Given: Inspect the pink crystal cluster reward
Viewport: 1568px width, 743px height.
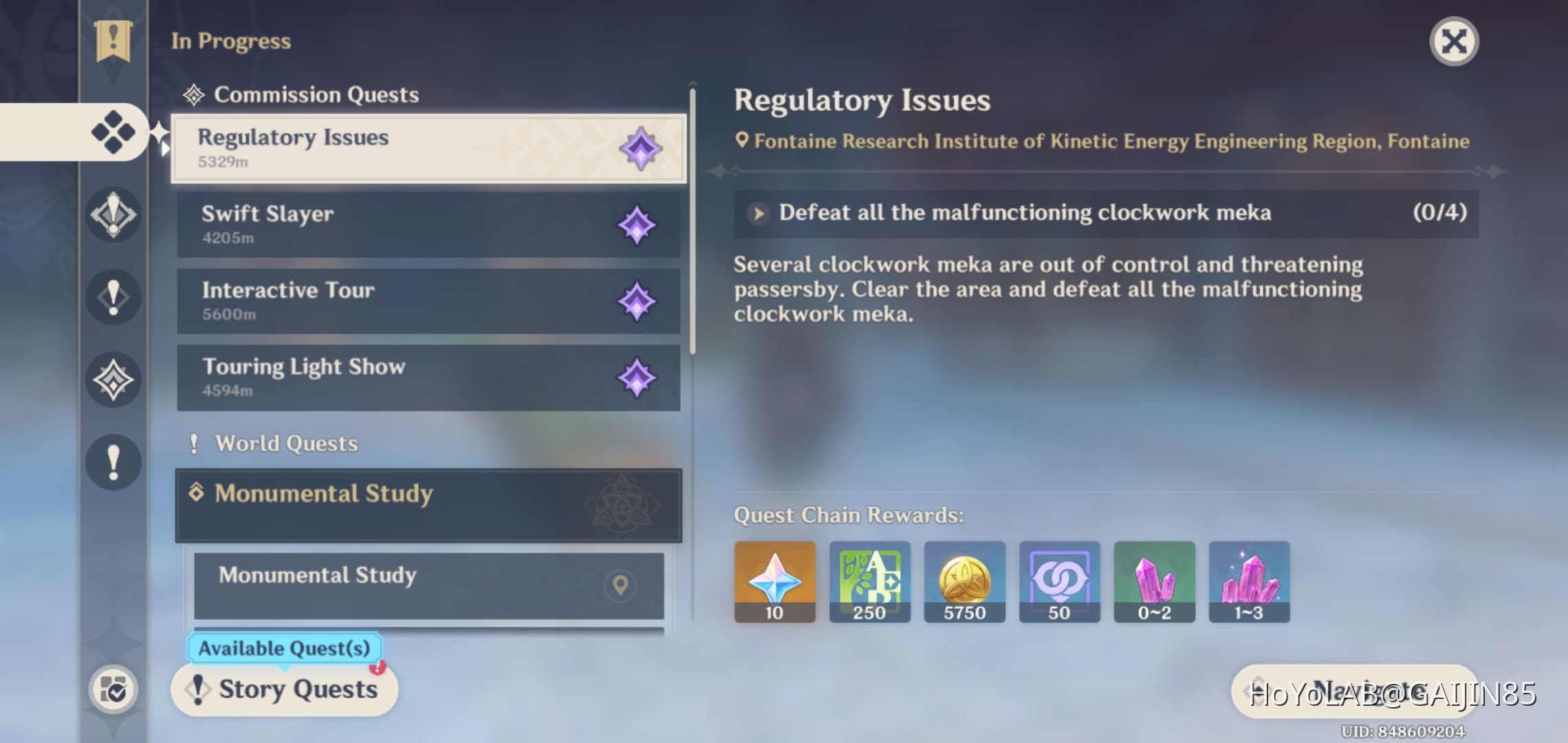Looking at the screenshot, I should 1249,581.
